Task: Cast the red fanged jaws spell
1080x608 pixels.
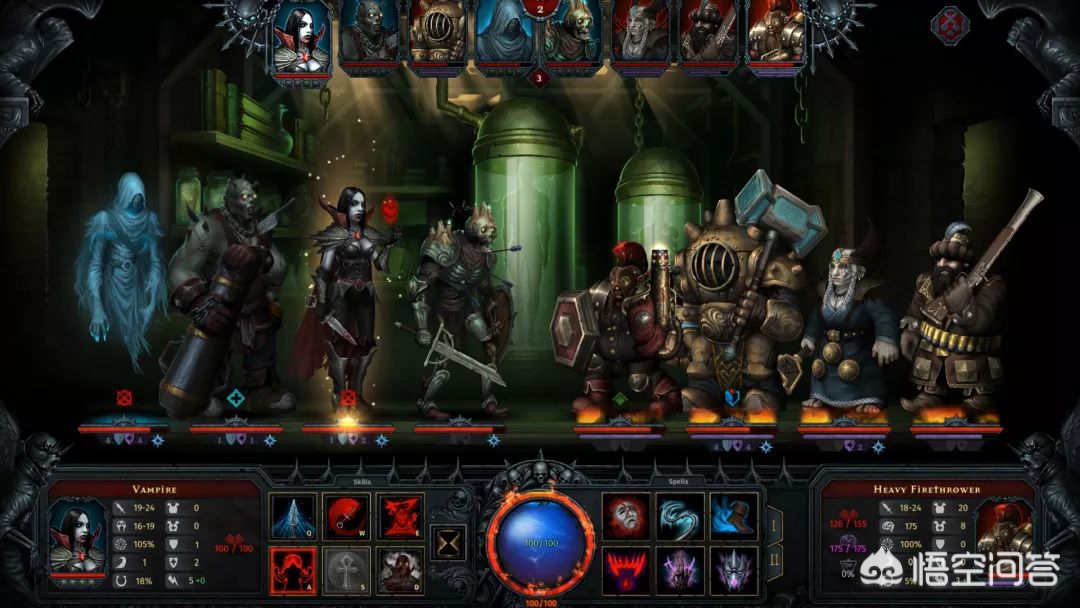Action: point(626,570)
